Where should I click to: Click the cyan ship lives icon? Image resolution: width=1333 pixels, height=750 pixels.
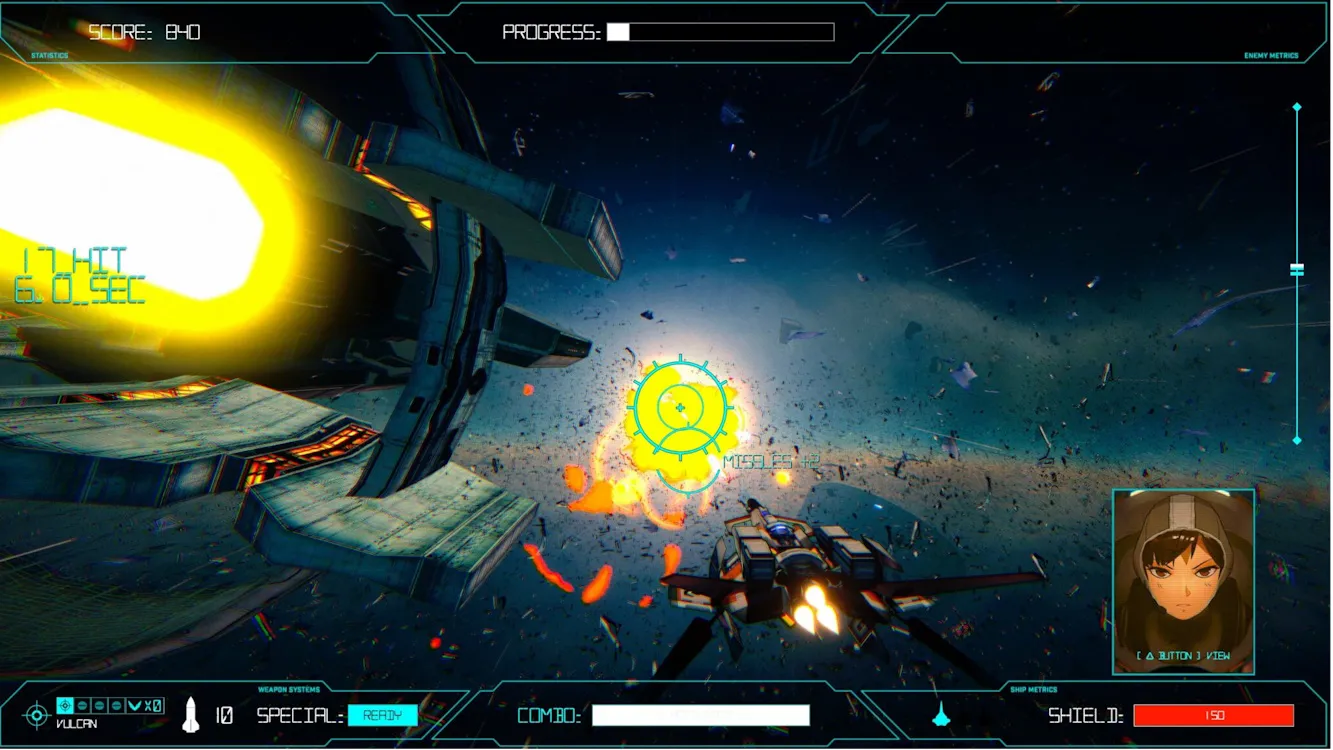(941, 714)
